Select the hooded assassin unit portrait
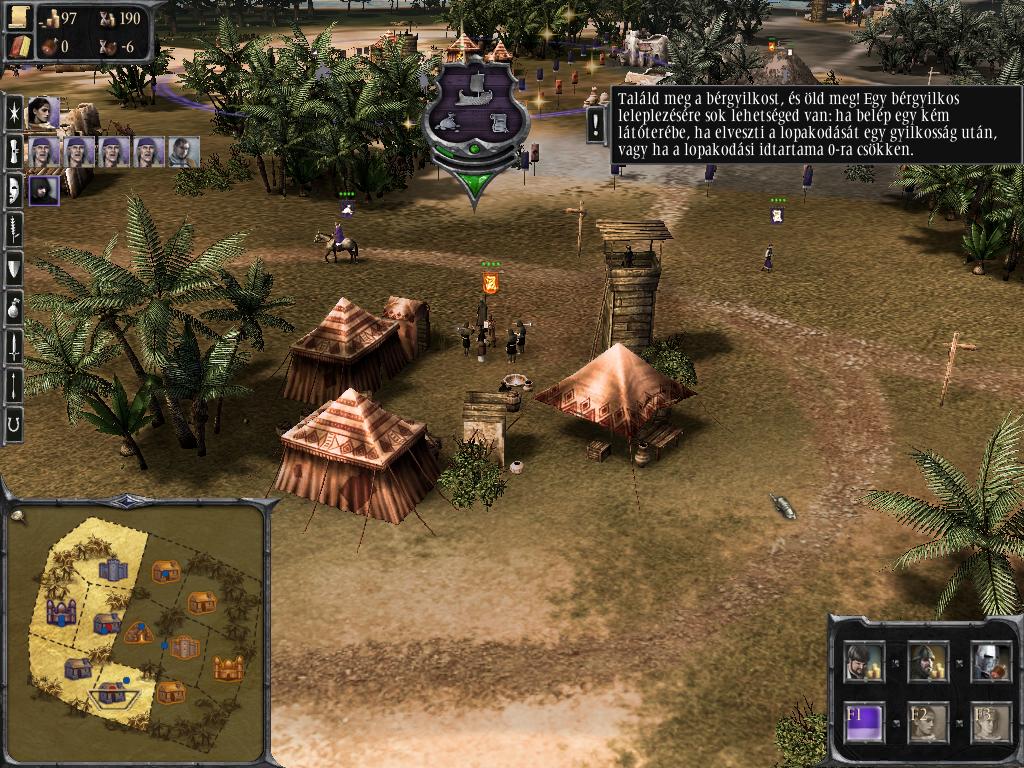The height and width of the screenshot is (768, 1024). 43,189
